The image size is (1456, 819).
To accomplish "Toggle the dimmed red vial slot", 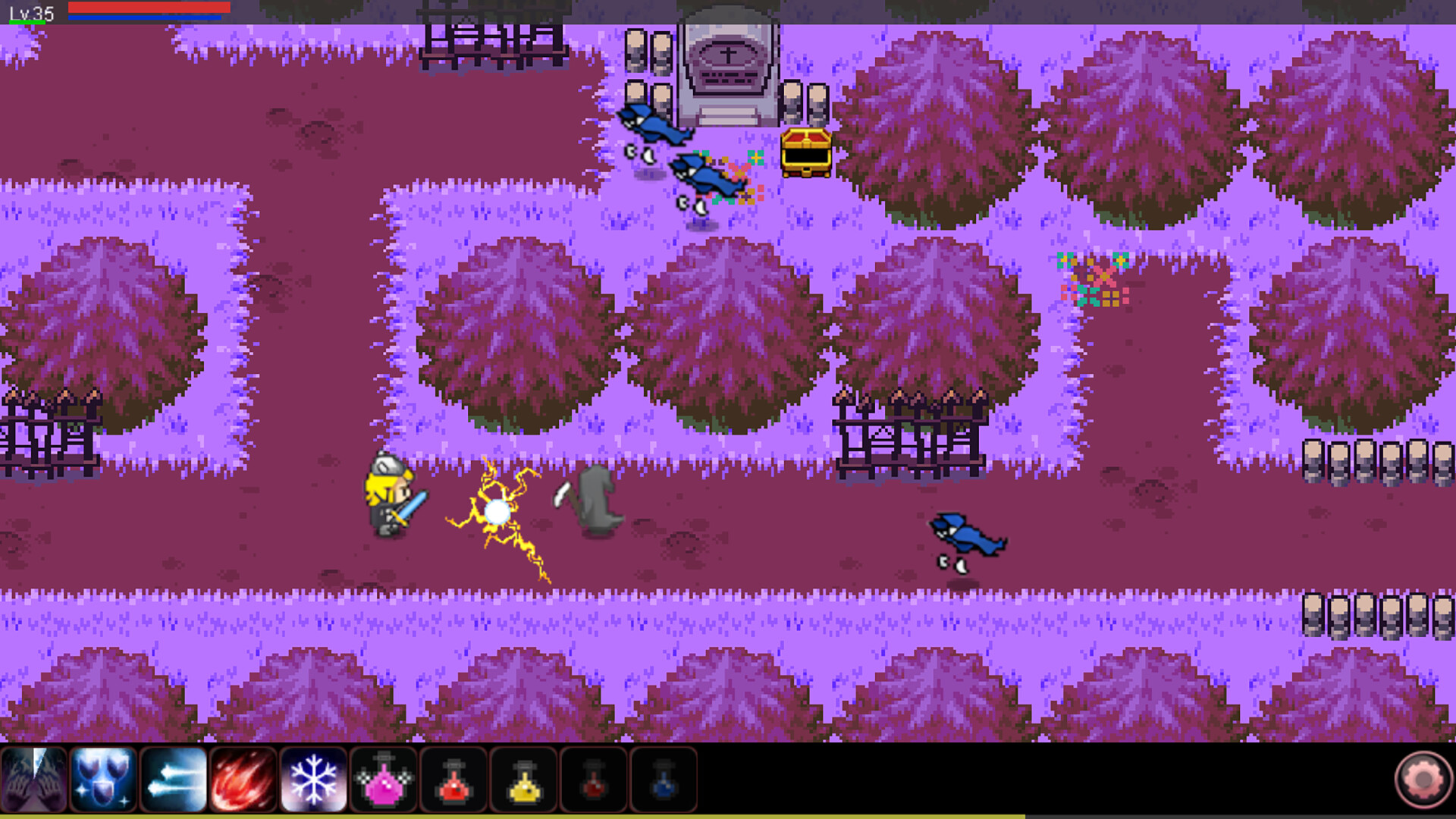I will 592,781.
